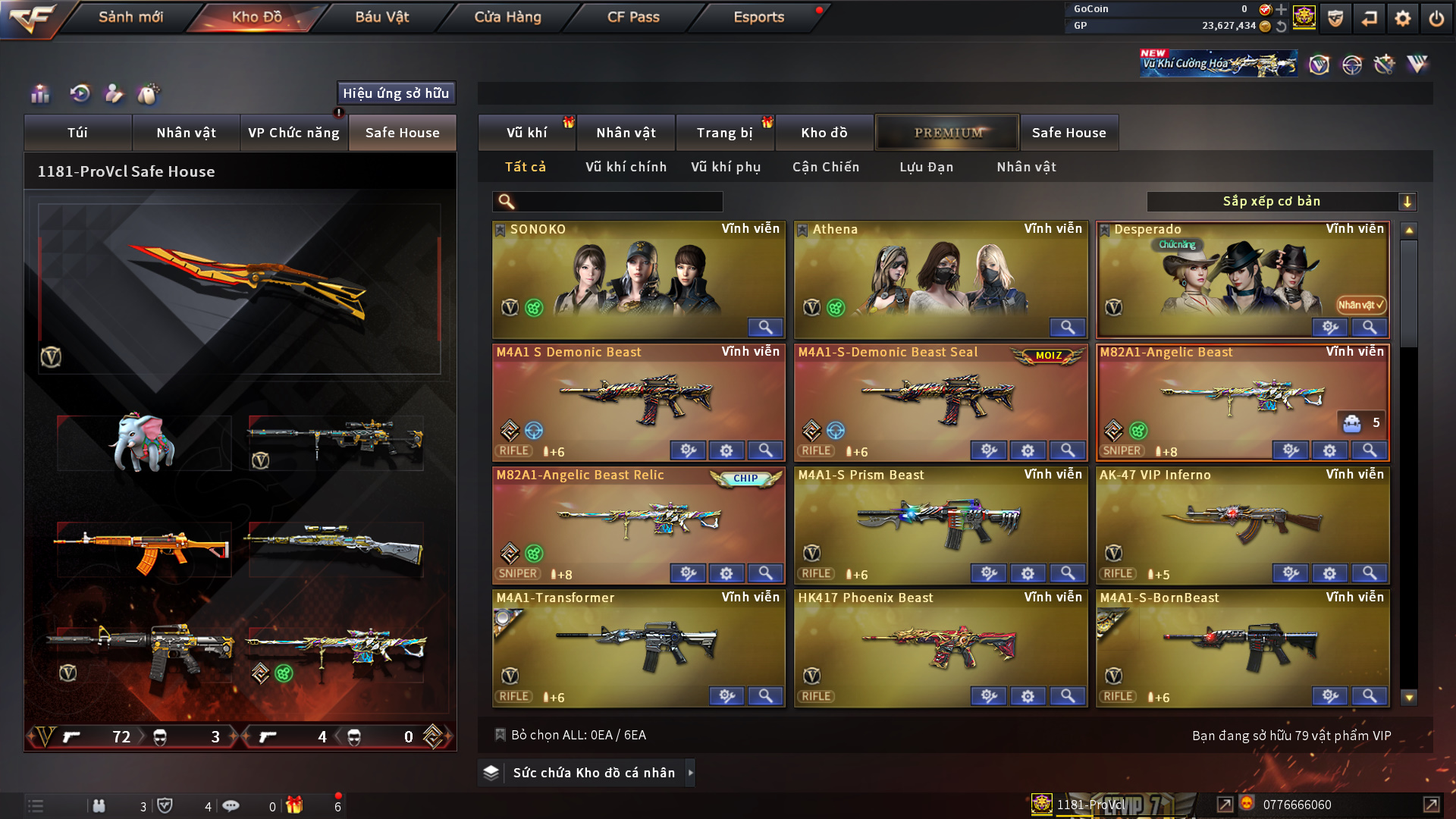Open the Vũ khí inventory tab

coord(526,133)
